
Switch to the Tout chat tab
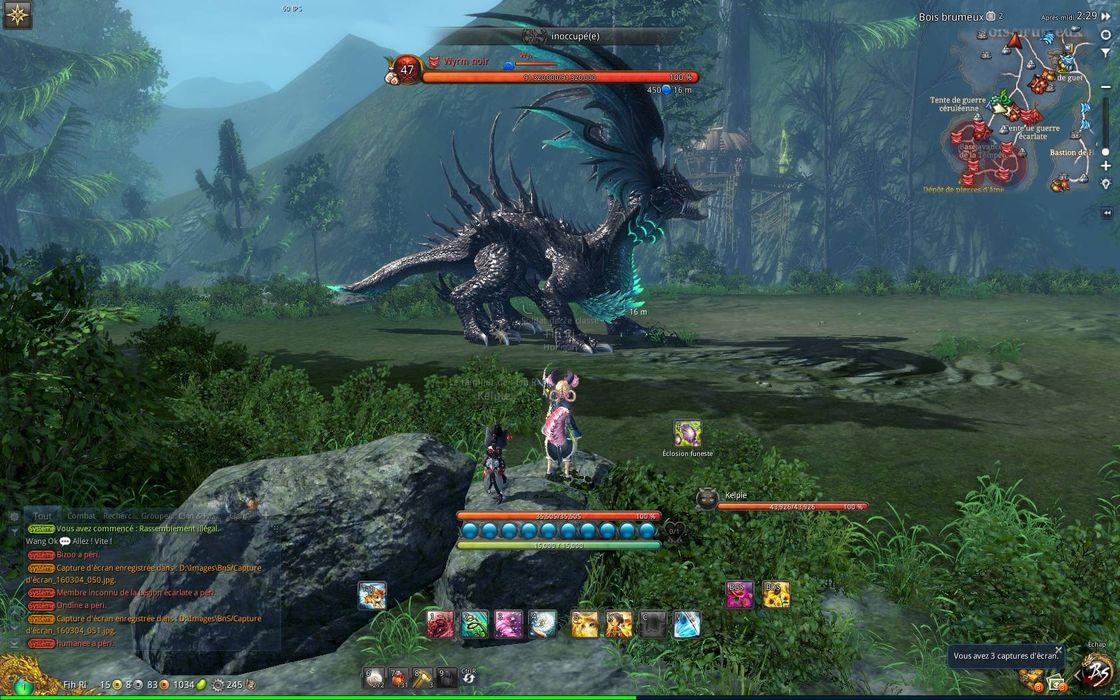pos(42,515)
